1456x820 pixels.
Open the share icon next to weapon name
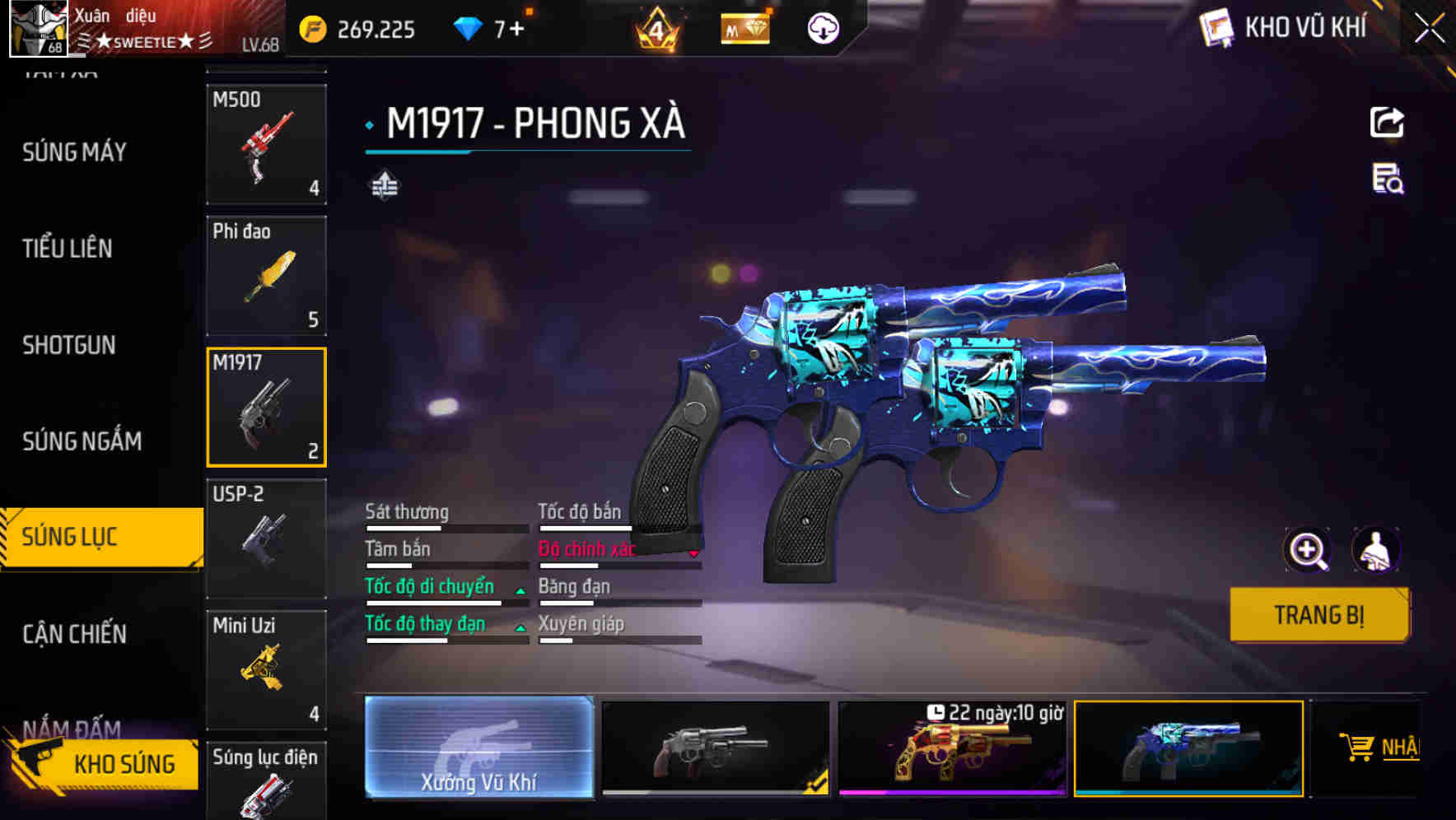(x=1387, y=122)
